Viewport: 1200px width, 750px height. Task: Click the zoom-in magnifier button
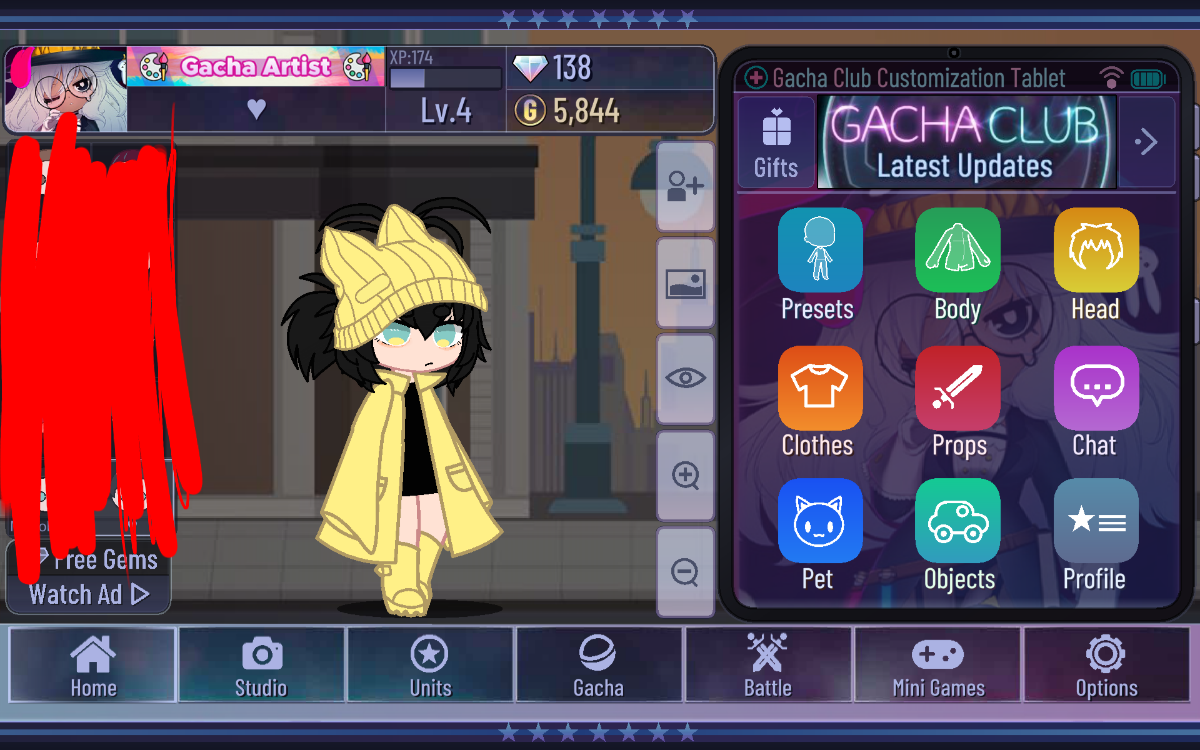point(685,476)
